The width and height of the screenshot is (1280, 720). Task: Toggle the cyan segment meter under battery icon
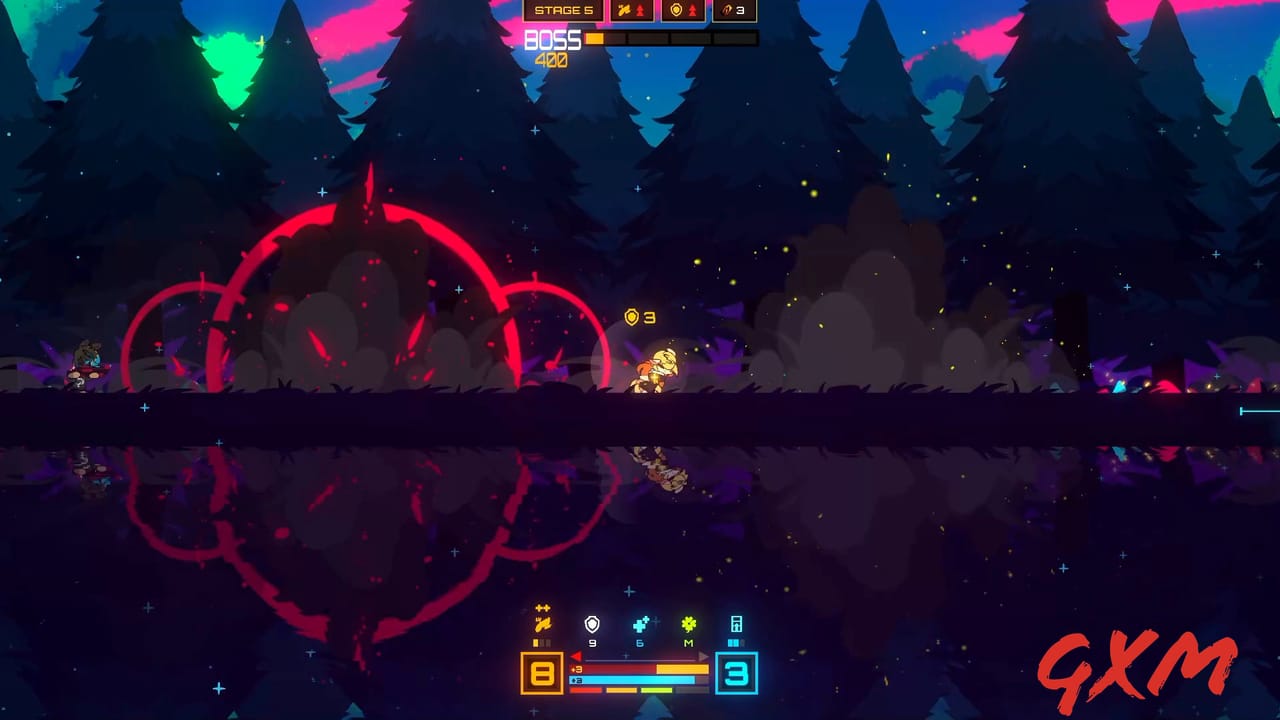735,642
